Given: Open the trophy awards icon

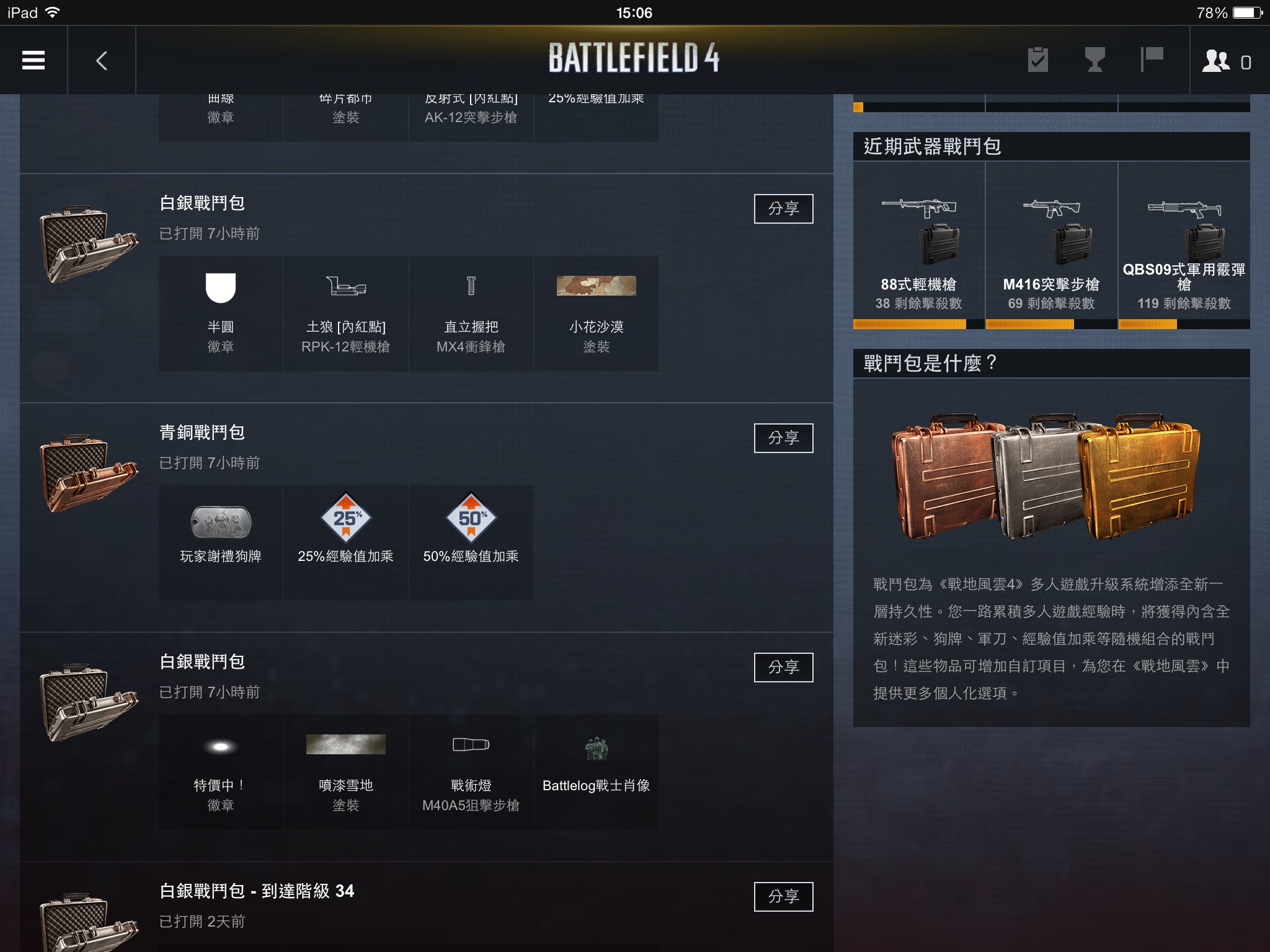Looking at the screenshot, I should pos(1095,60).
